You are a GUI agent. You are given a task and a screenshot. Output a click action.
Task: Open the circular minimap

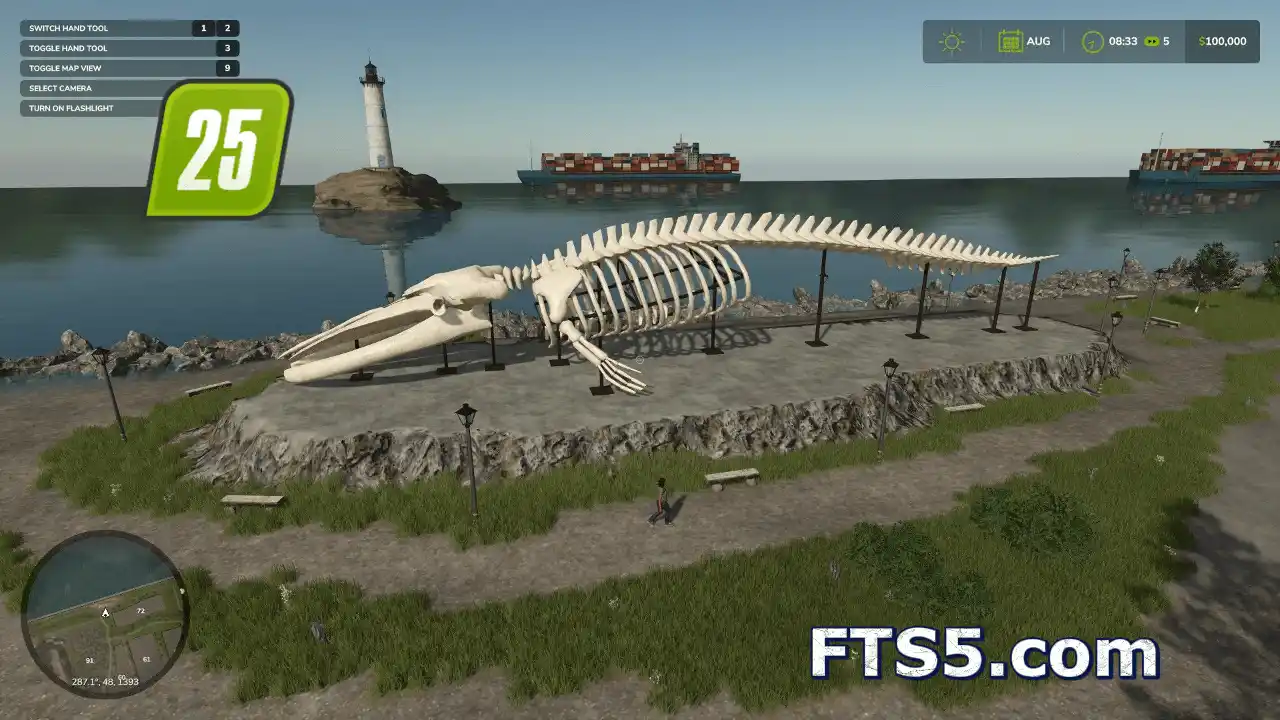(x=105, y=614)
